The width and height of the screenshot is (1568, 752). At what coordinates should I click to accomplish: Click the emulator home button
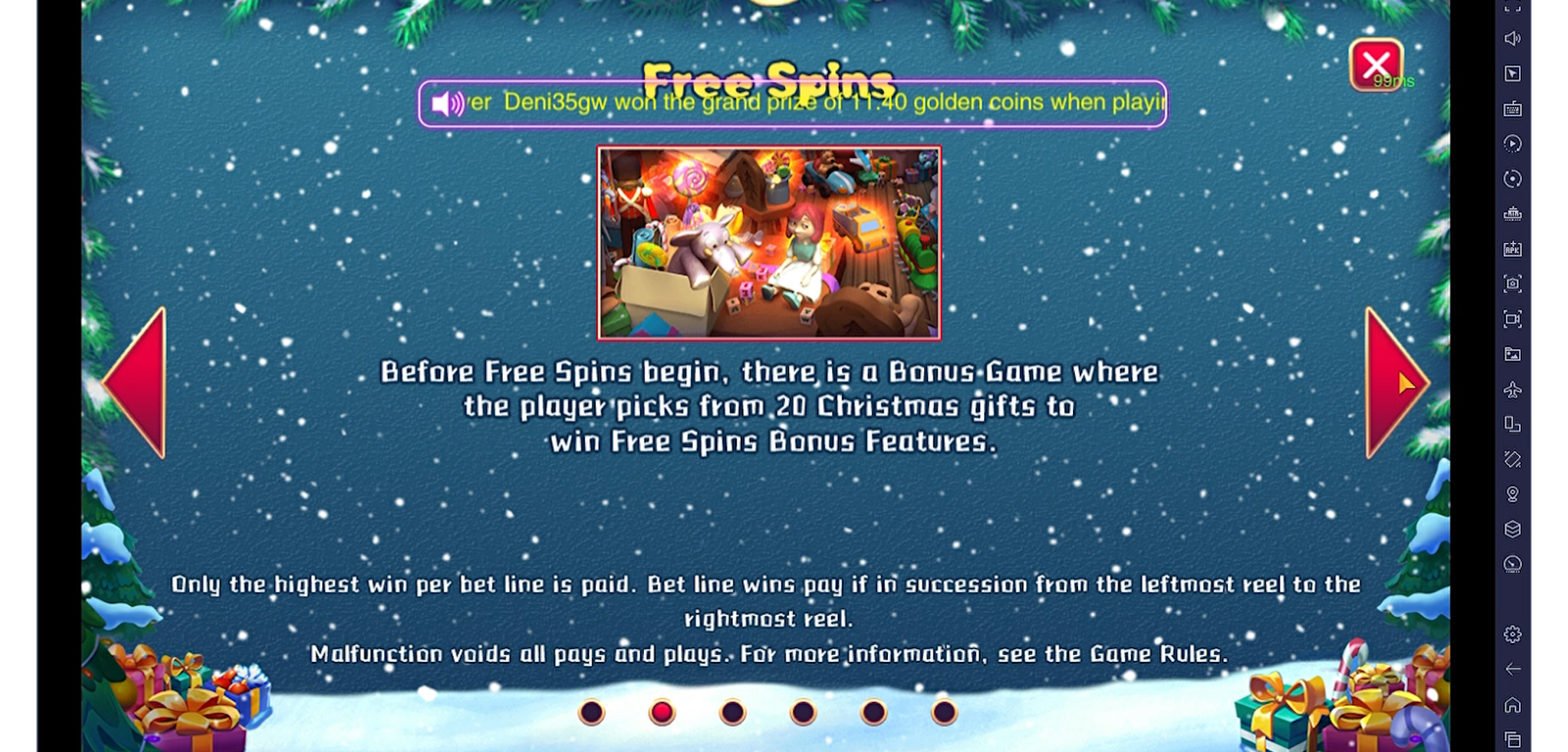click(1512, 705)
